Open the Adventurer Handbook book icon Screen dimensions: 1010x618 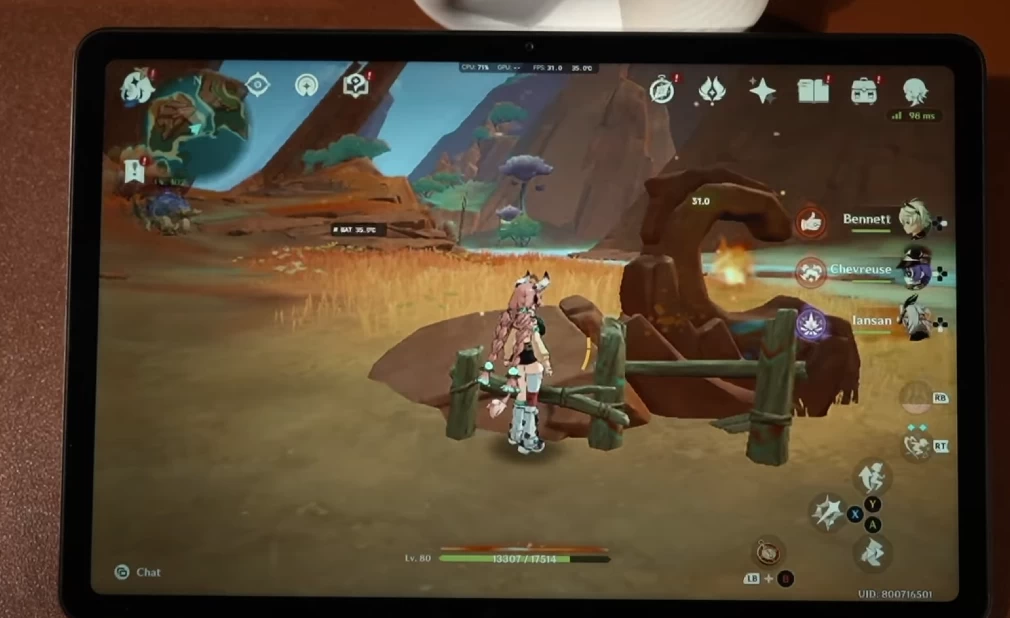813,91
